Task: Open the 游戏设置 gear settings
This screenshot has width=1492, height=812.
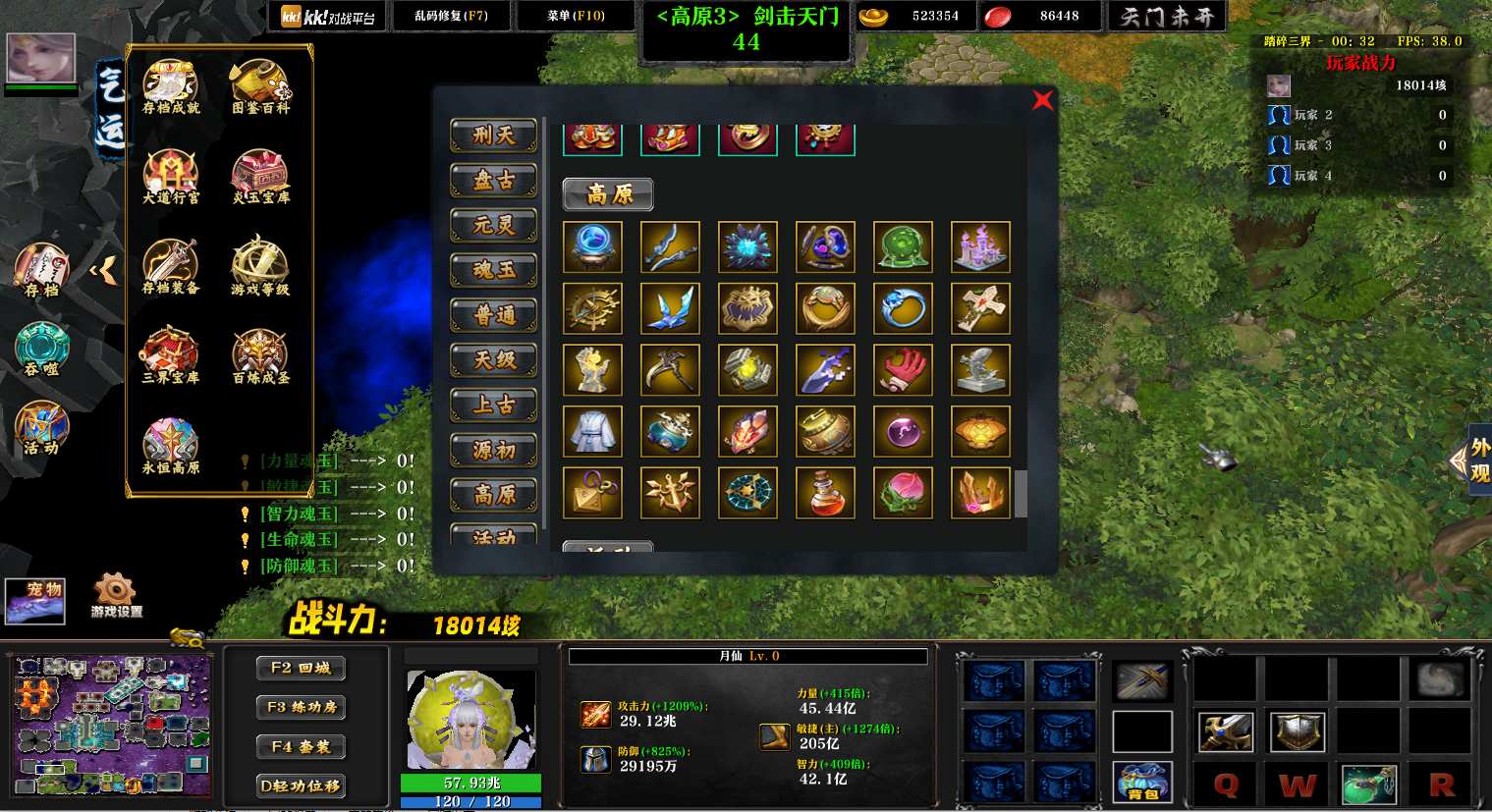Action: coord(116,595)
